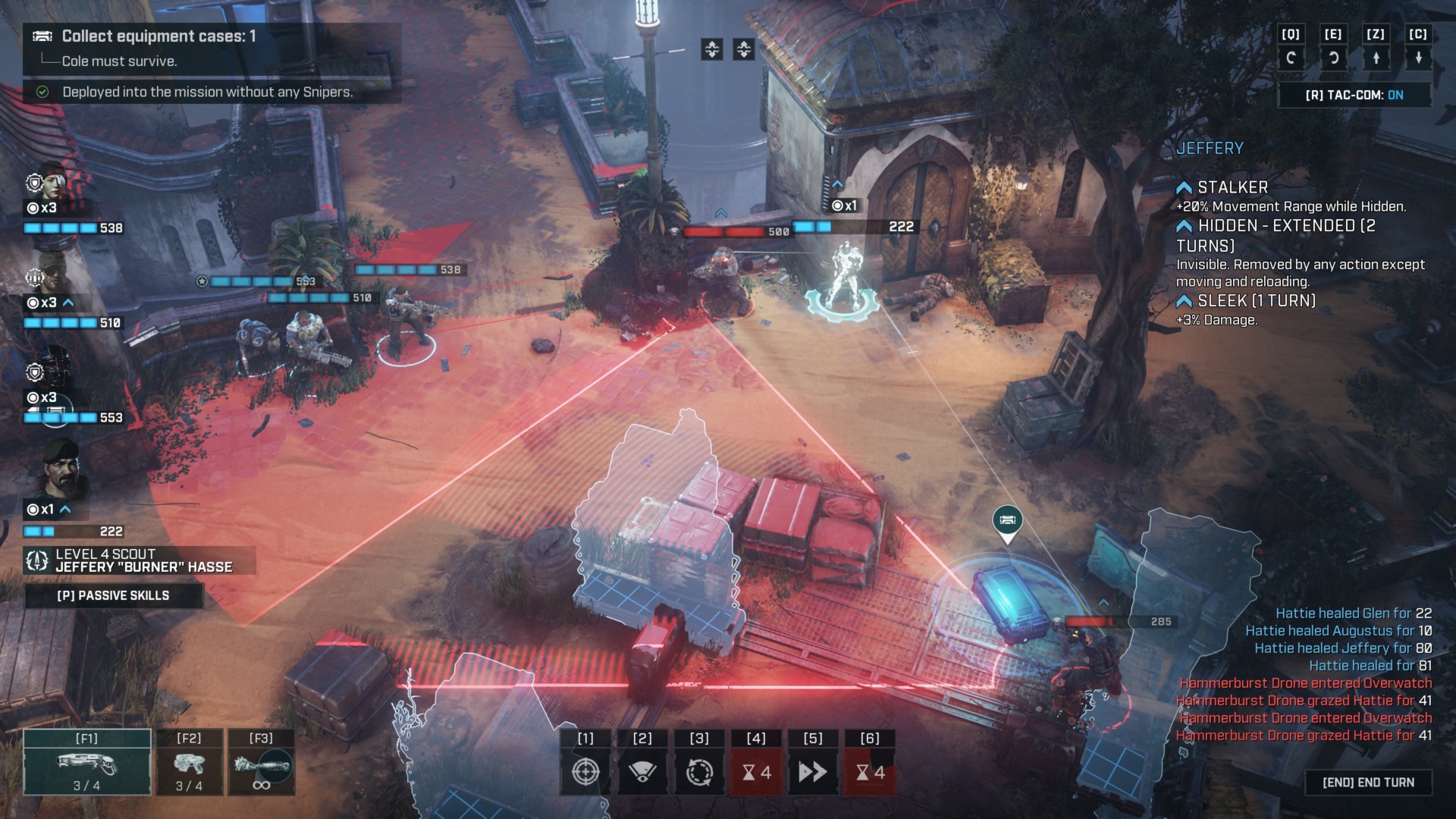Switch to the pistol in the F2 slot
The image size is (1456, 819).
point(189,762)
